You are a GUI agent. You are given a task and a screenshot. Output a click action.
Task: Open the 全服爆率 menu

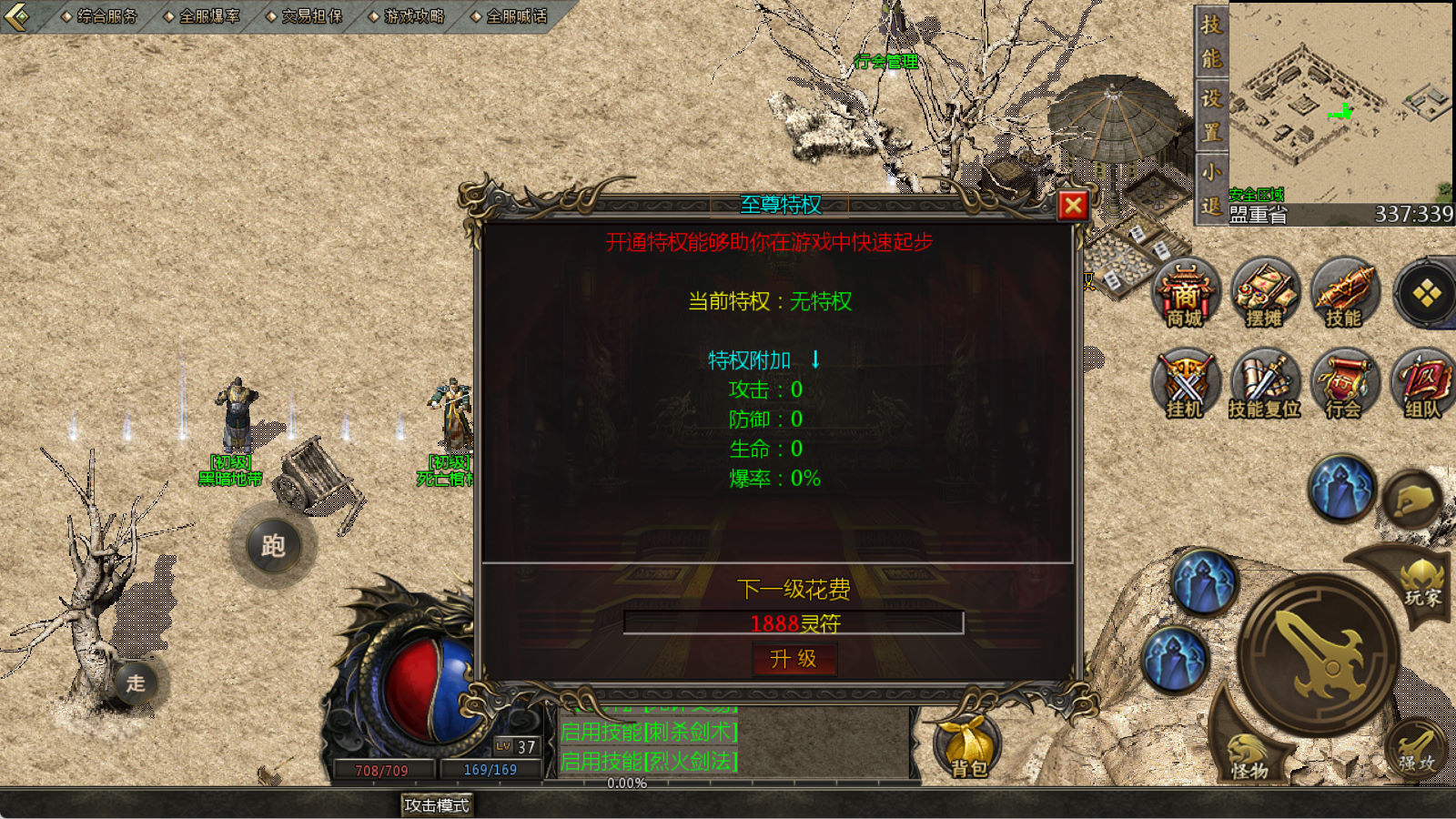pos(203,16)
